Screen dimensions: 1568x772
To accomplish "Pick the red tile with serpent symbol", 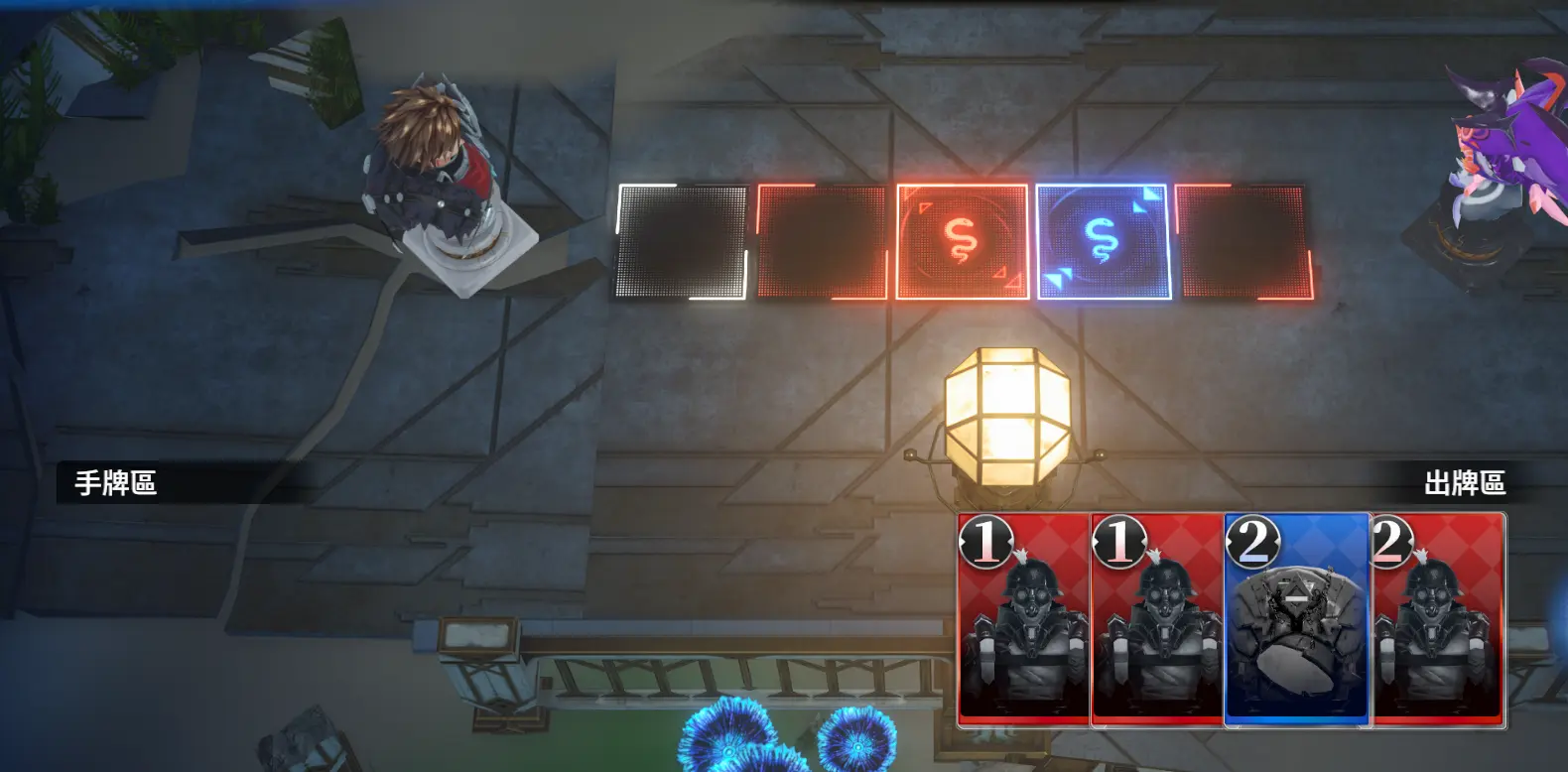I will click(x=961, y=241).
